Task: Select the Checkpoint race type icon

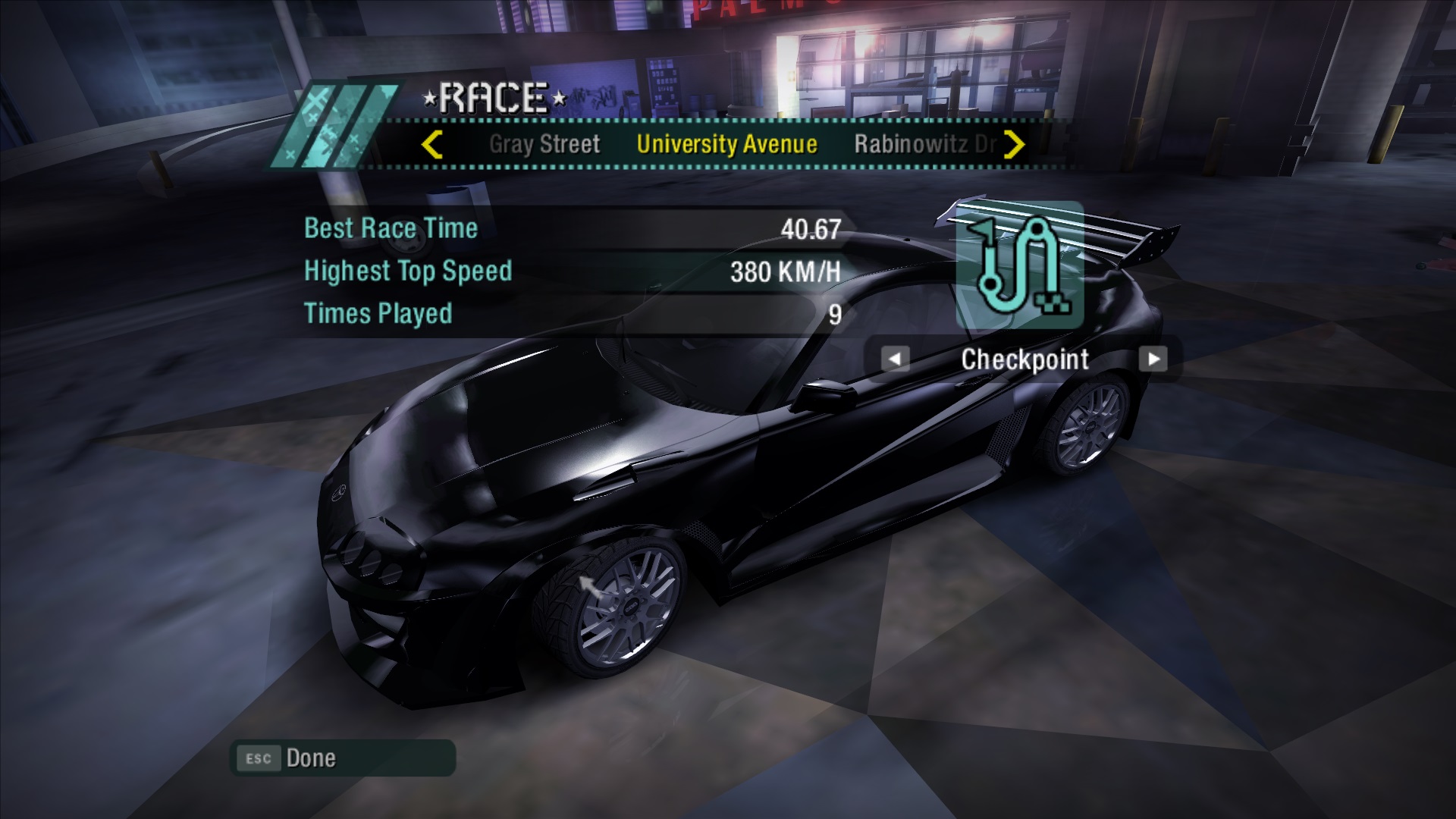Action: coord(1019,265)
